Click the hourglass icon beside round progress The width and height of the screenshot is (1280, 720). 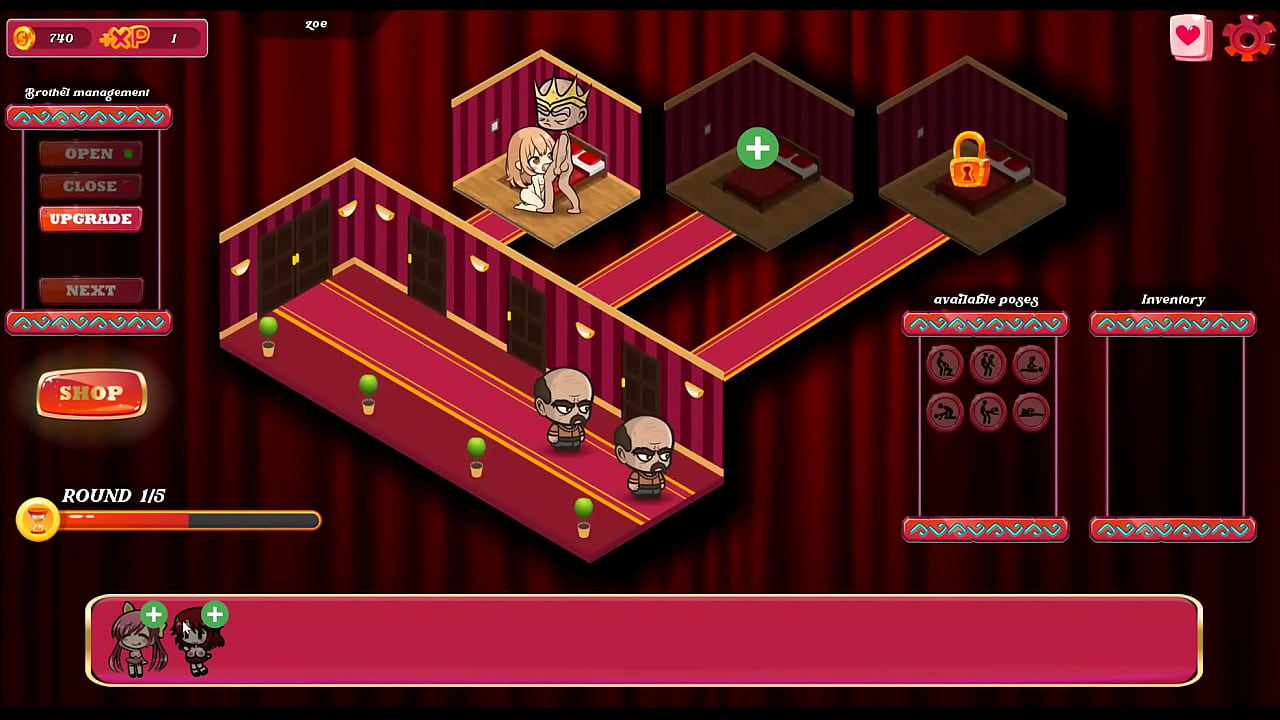pyautogui.click(x=38, y=519)
